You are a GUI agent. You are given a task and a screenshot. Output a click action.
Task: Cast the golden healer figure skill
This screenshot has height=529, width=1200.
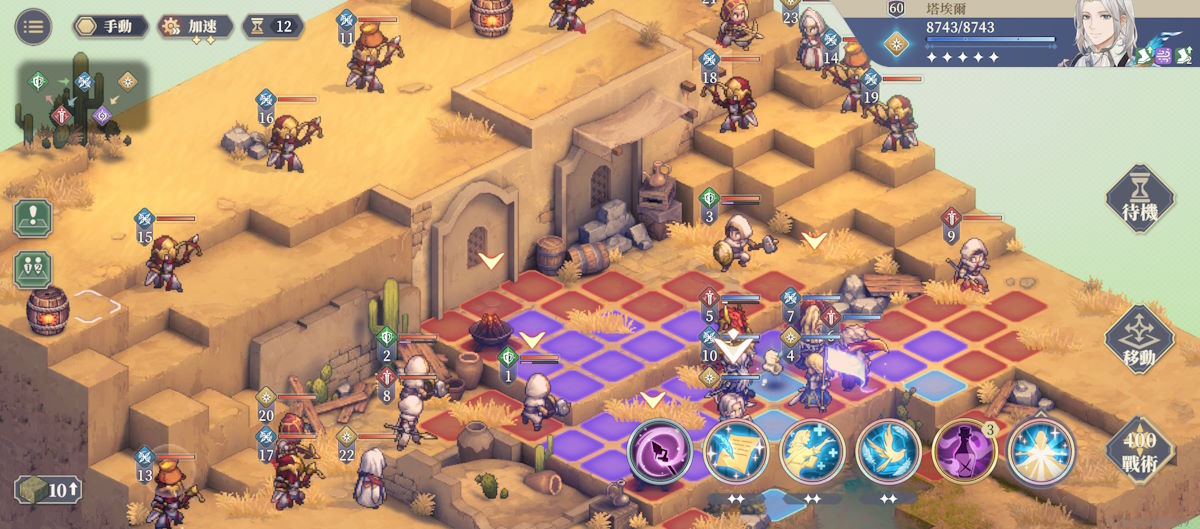coord(812,452)
